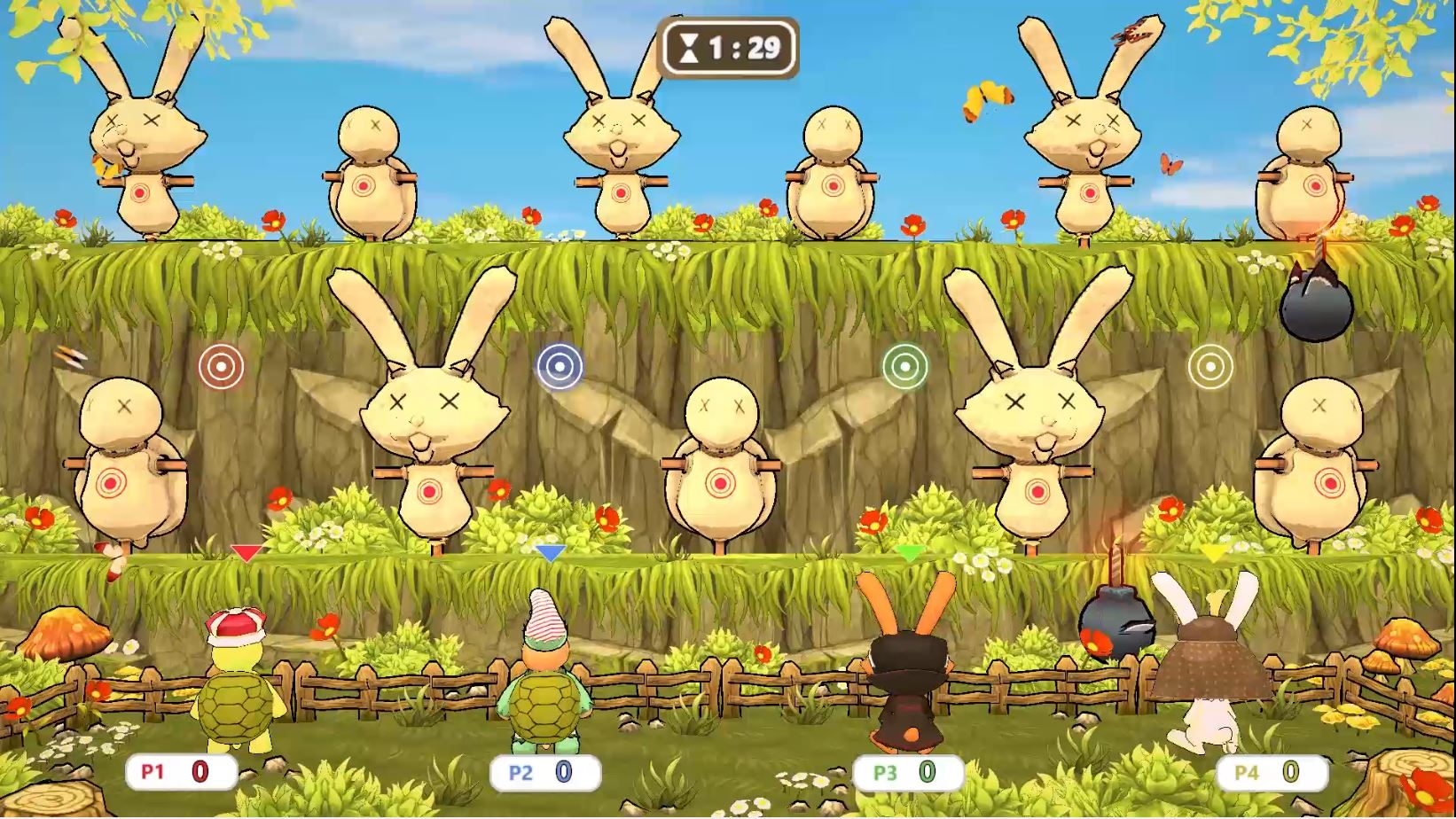Open the P1 score panel
The width and height of the screenshot is (1456, 819).
180,771
